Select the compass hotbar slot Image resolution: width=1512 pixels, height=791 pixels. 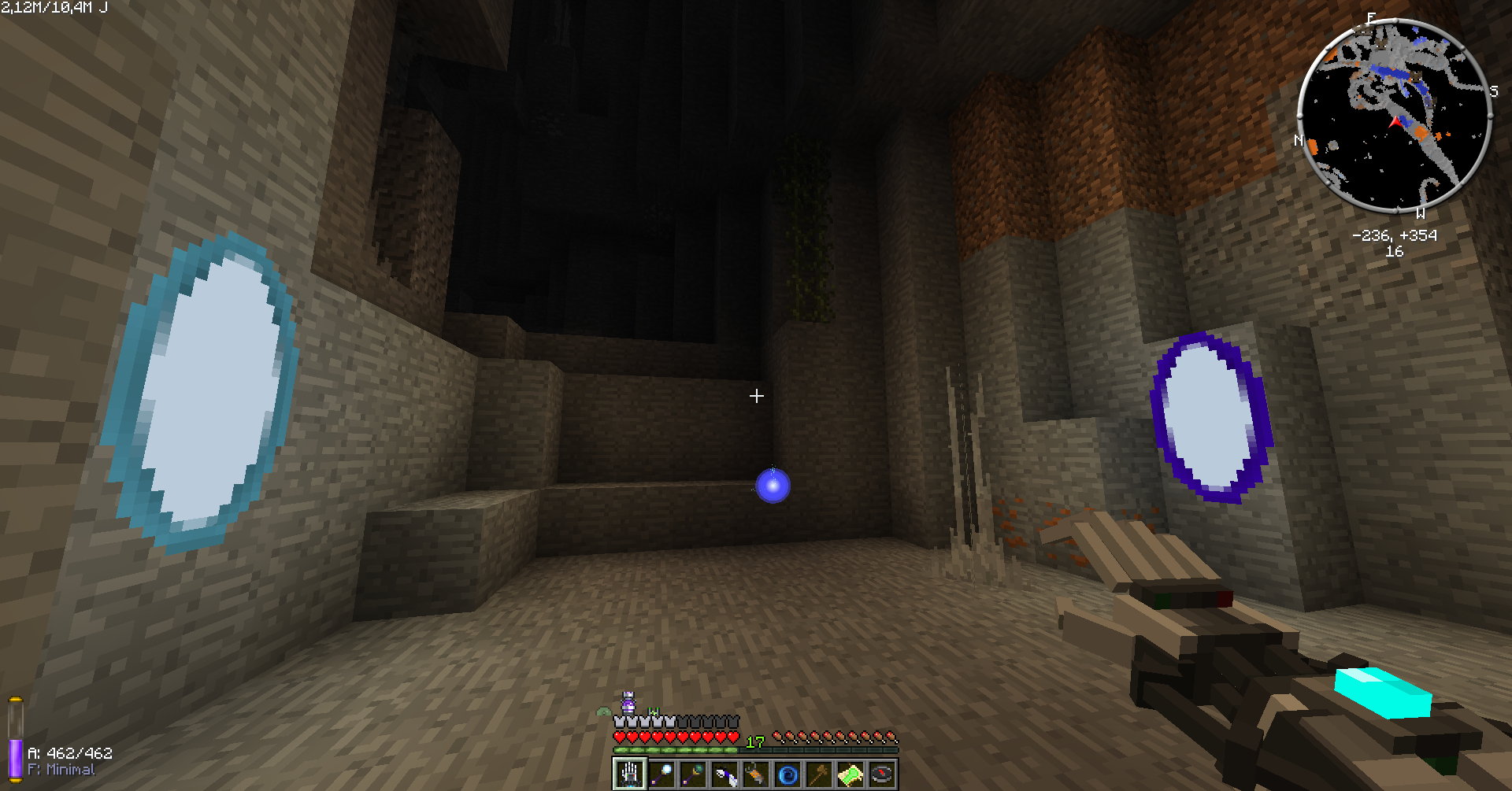click(x=882, y=774)
